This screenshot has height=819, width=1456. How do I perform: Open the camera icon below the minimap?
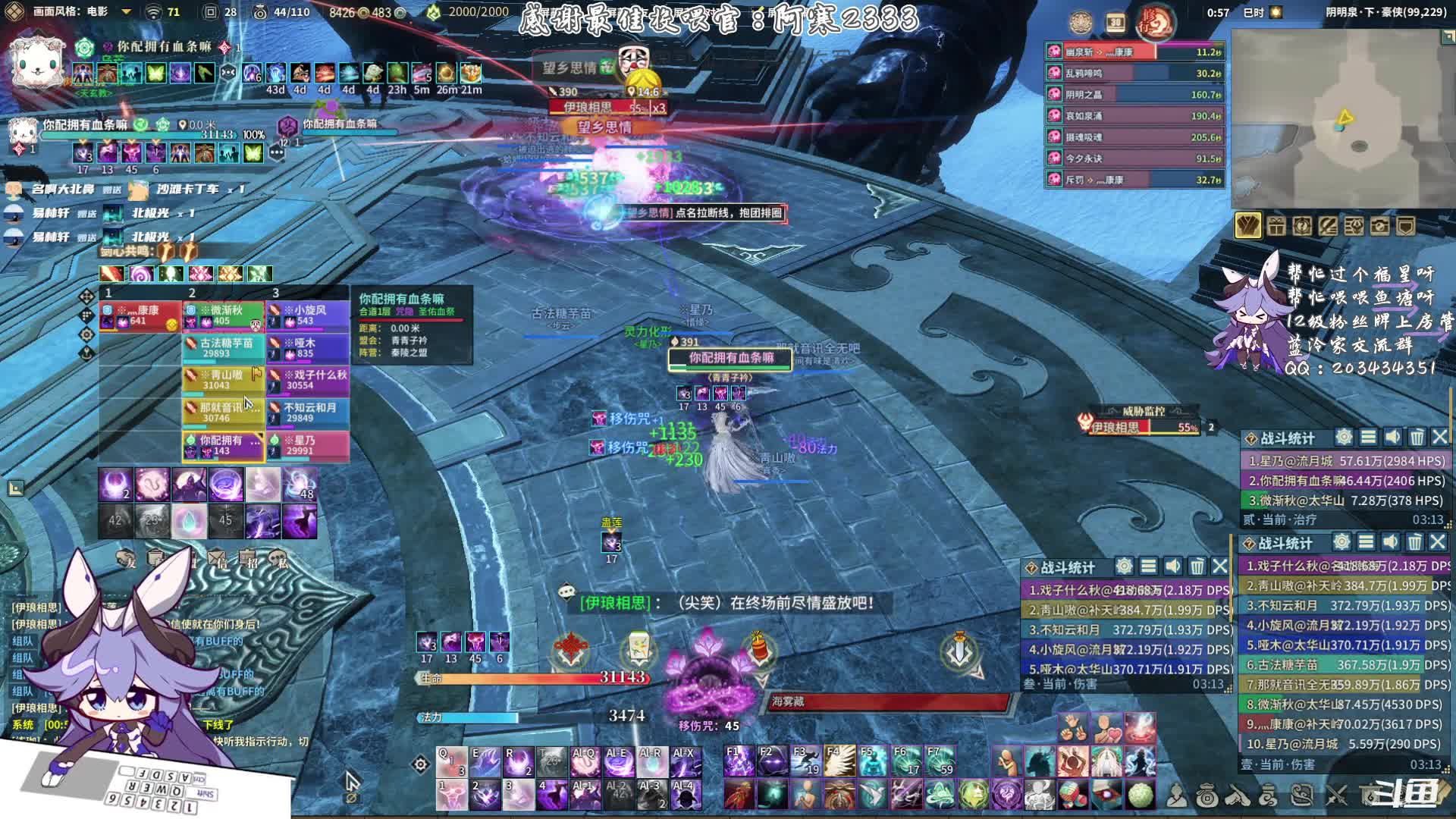tap(1379, 226)
